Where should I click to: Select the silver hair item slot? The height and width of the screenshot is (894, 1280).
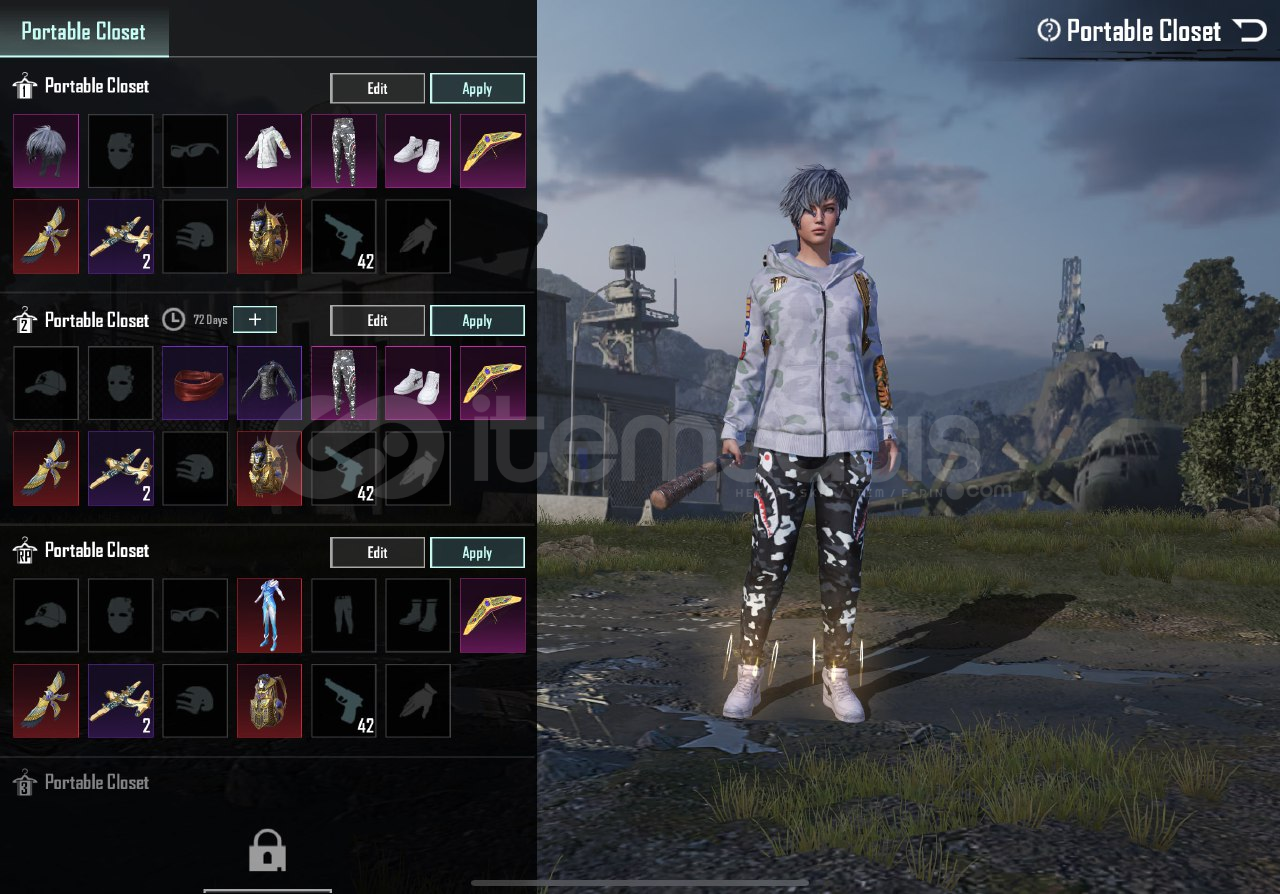(x=46, y=151)
